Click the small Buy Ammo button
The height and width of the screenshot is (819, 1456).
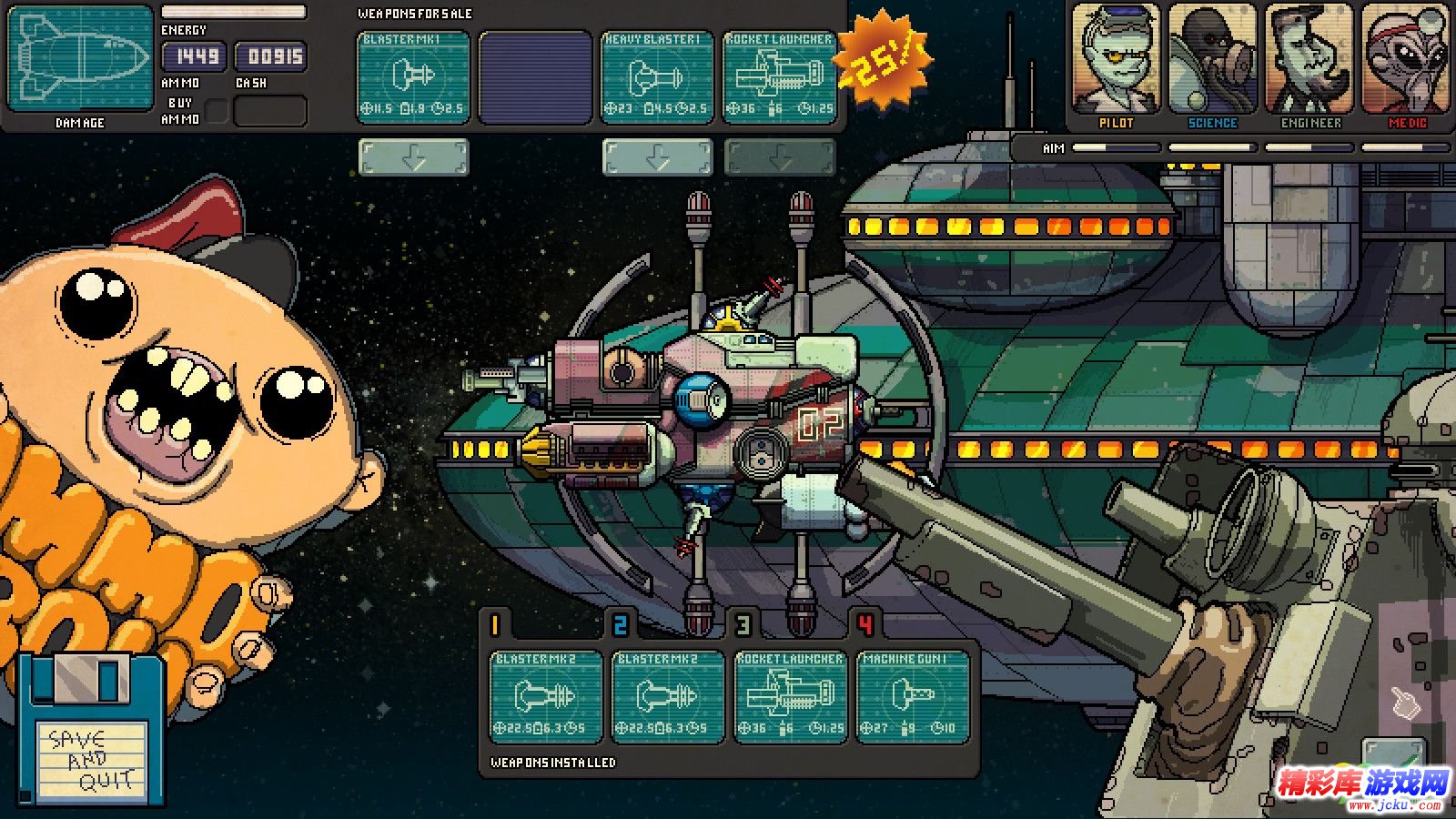217,112
